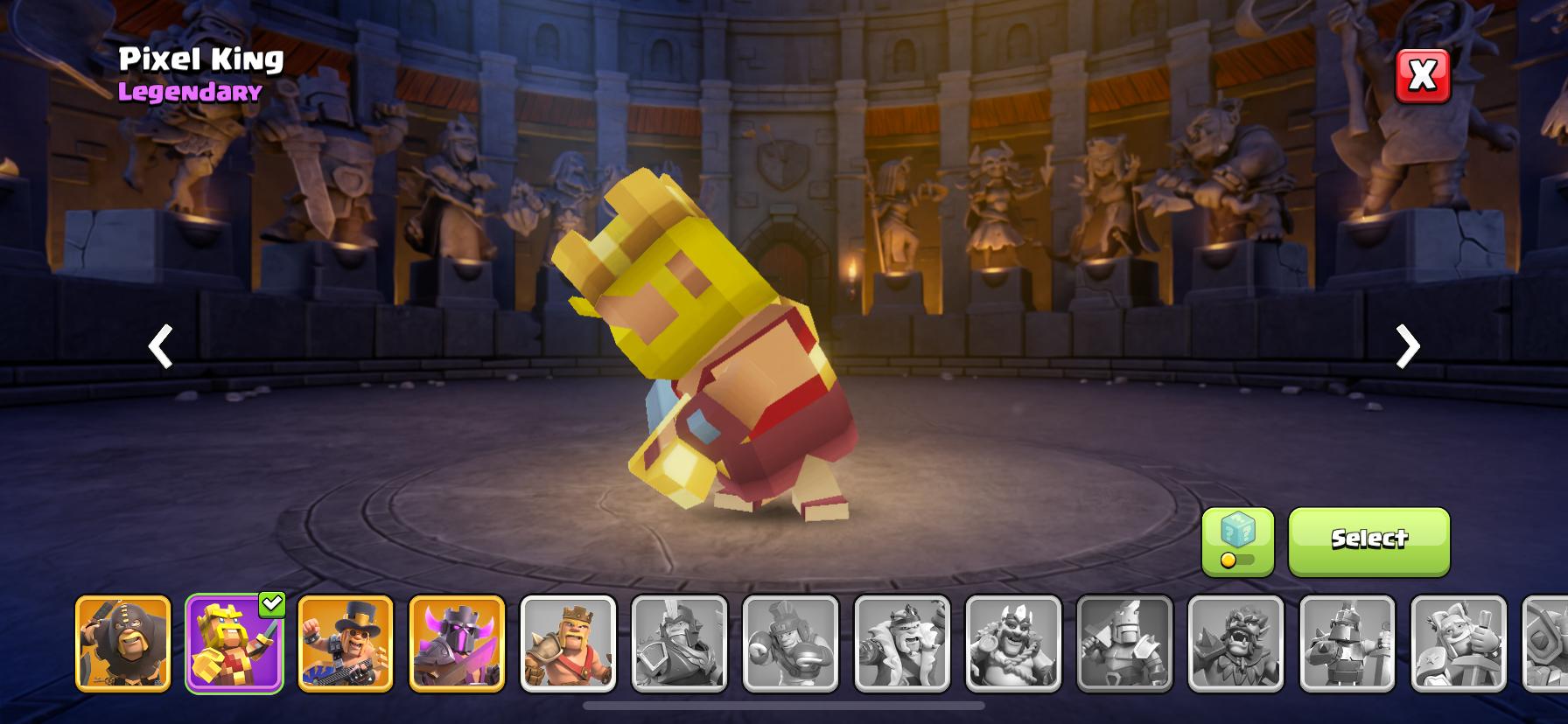Select the default Barbarian King skin

[568, 644]
